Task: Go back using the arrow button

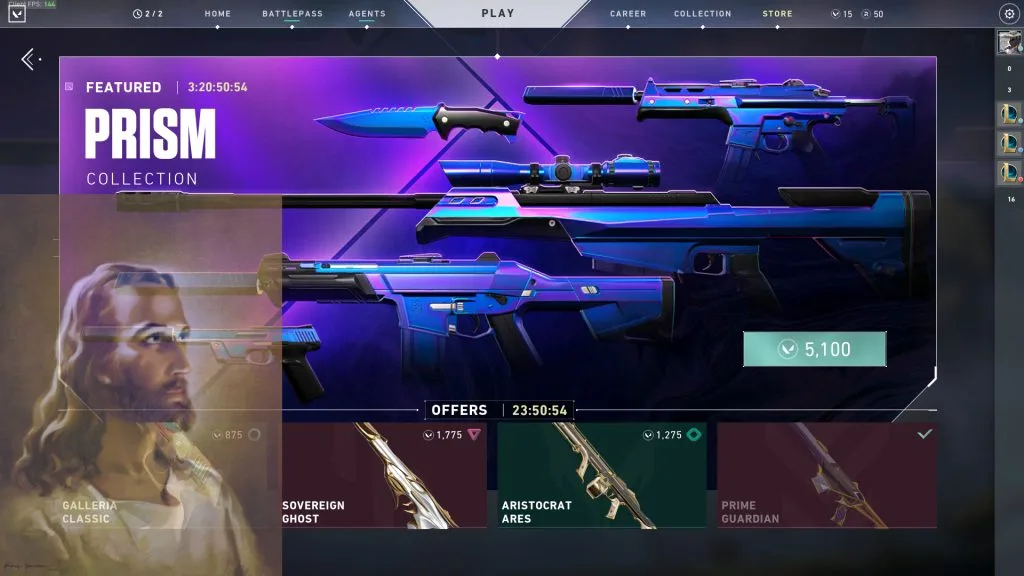Action: click(x=29, y=60)
